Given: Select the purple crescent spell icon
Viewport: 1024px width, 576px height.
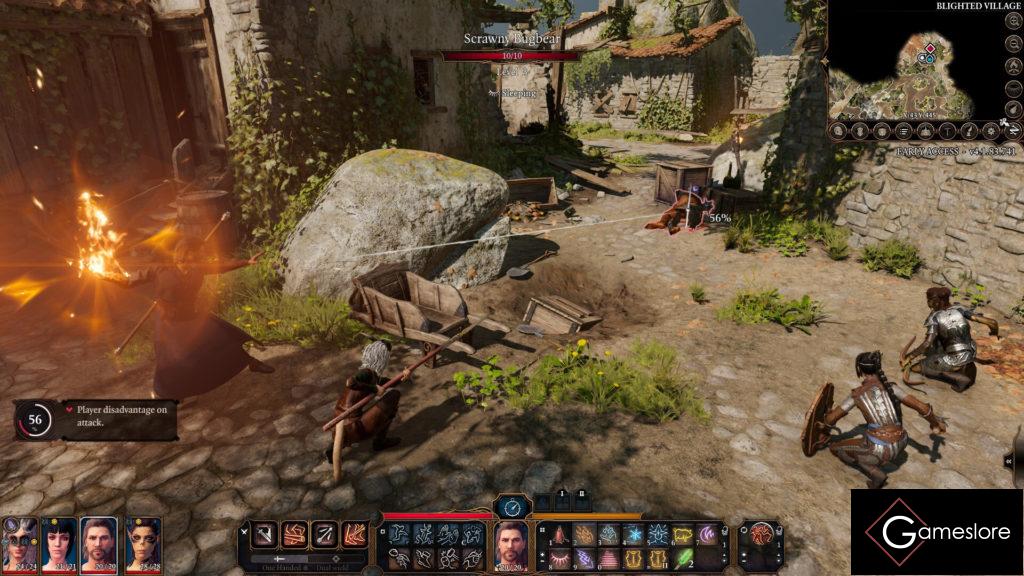Looking at the screenshot, I should point(707,535).
